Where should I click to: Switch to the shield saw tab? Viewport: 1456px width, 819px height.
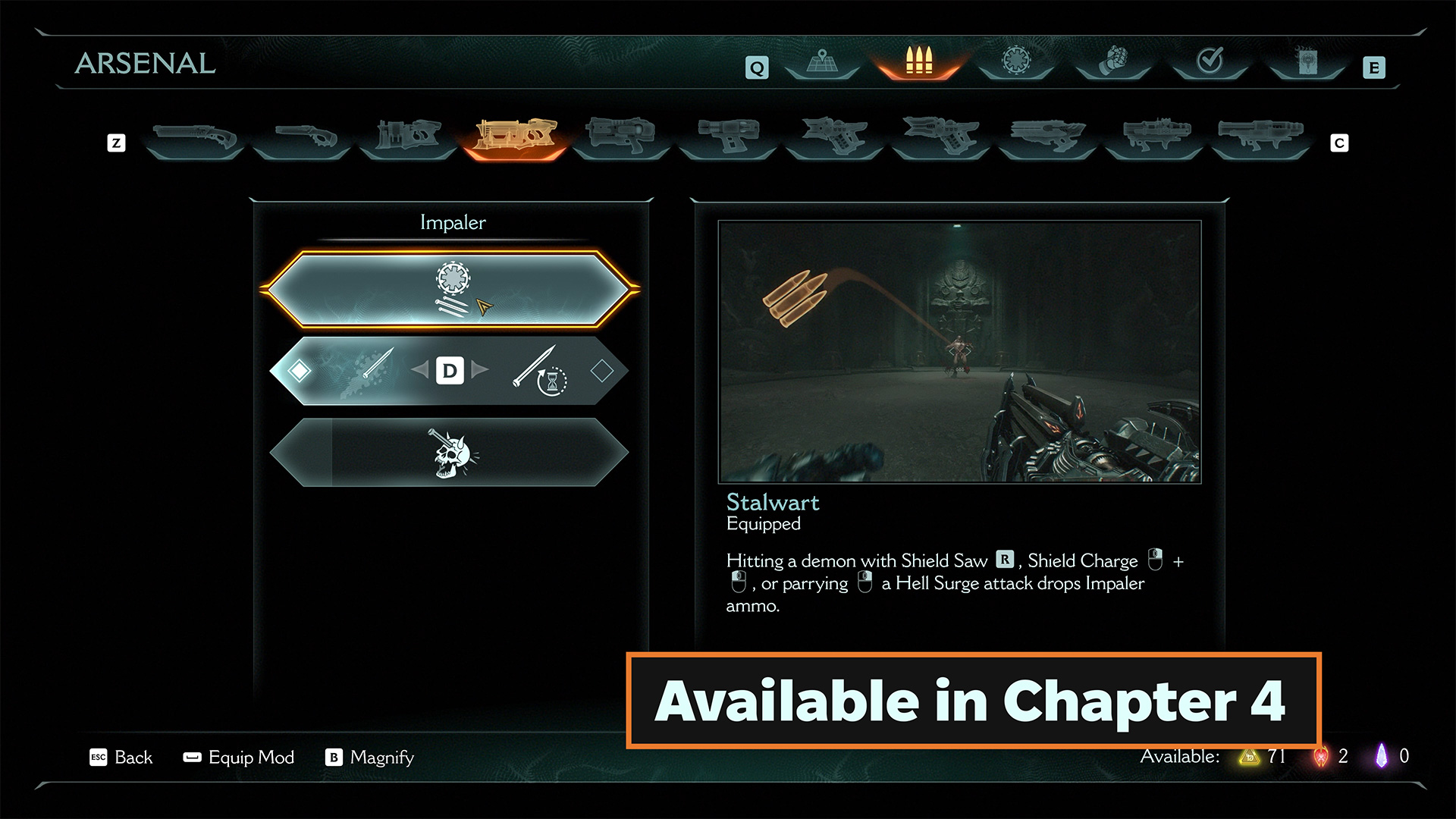[x=1016, y=61]
